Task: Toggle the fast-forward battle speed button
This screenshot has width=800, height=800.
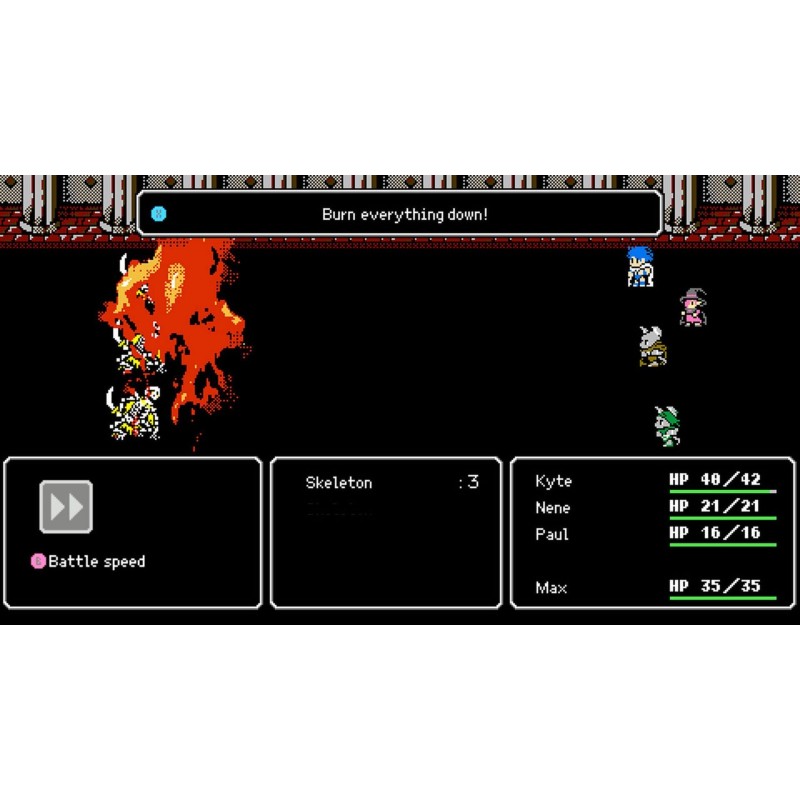Action: point(66,507)
